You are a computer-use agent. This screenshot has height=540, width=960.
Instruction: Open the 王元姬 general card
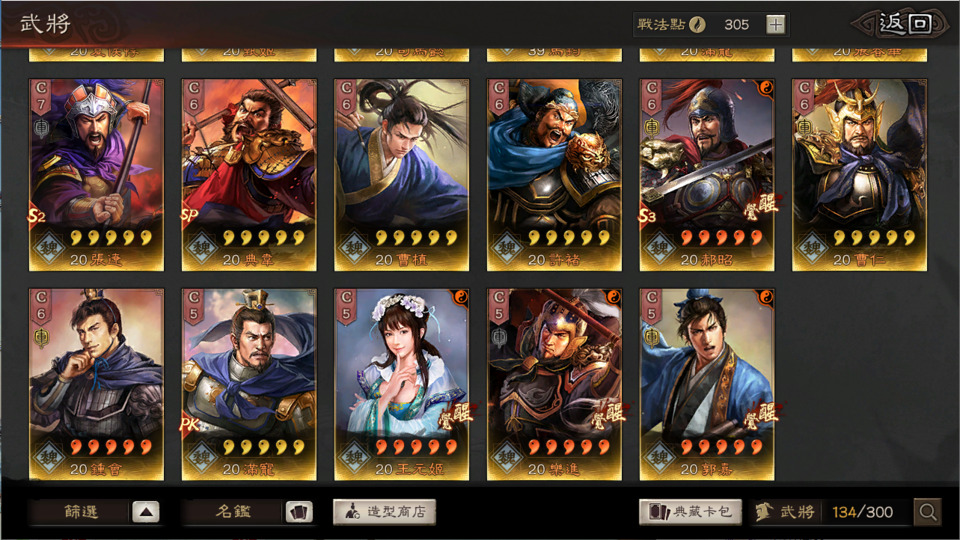pos(401,384)
